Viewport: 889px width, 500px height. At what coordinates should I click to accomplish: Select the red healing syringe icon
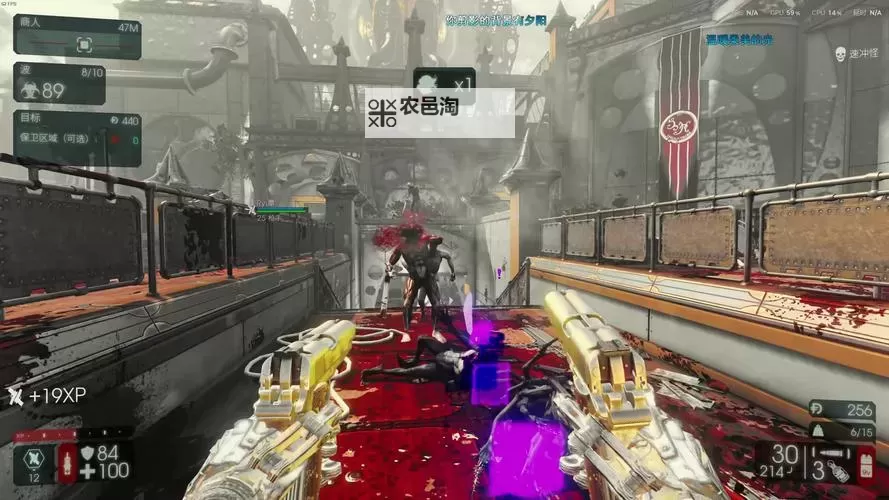[67, 463]
